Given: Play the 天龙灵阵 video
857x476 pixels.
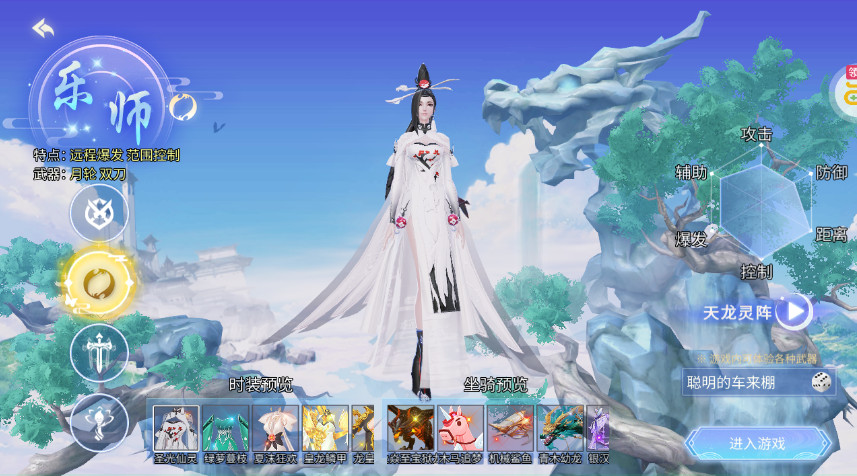Looking at the screenshot, I should click(795, 312).
